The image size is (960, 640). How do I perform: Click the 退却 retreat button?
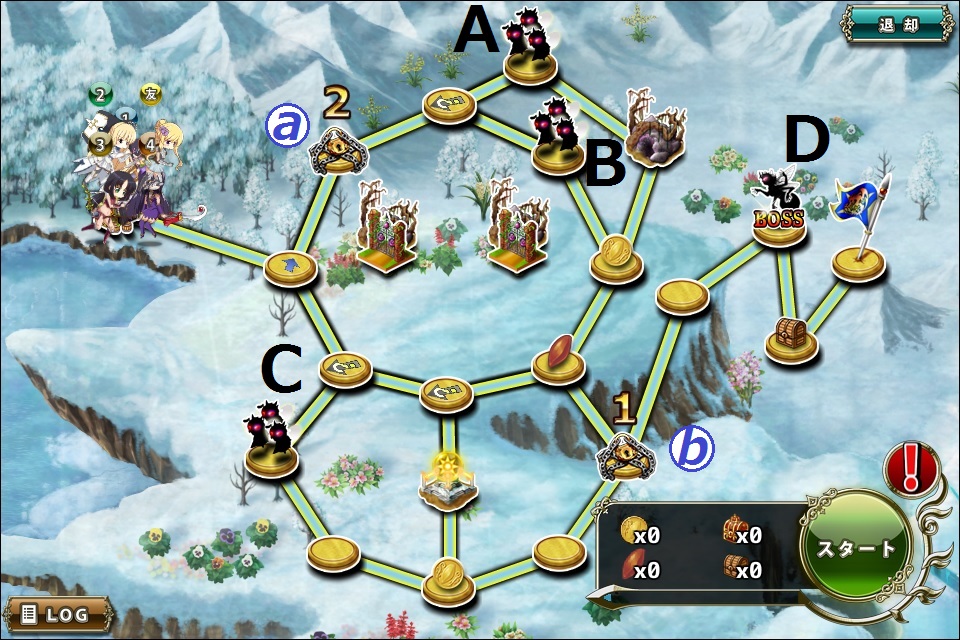pyautogui.click(x=897, y=26)
